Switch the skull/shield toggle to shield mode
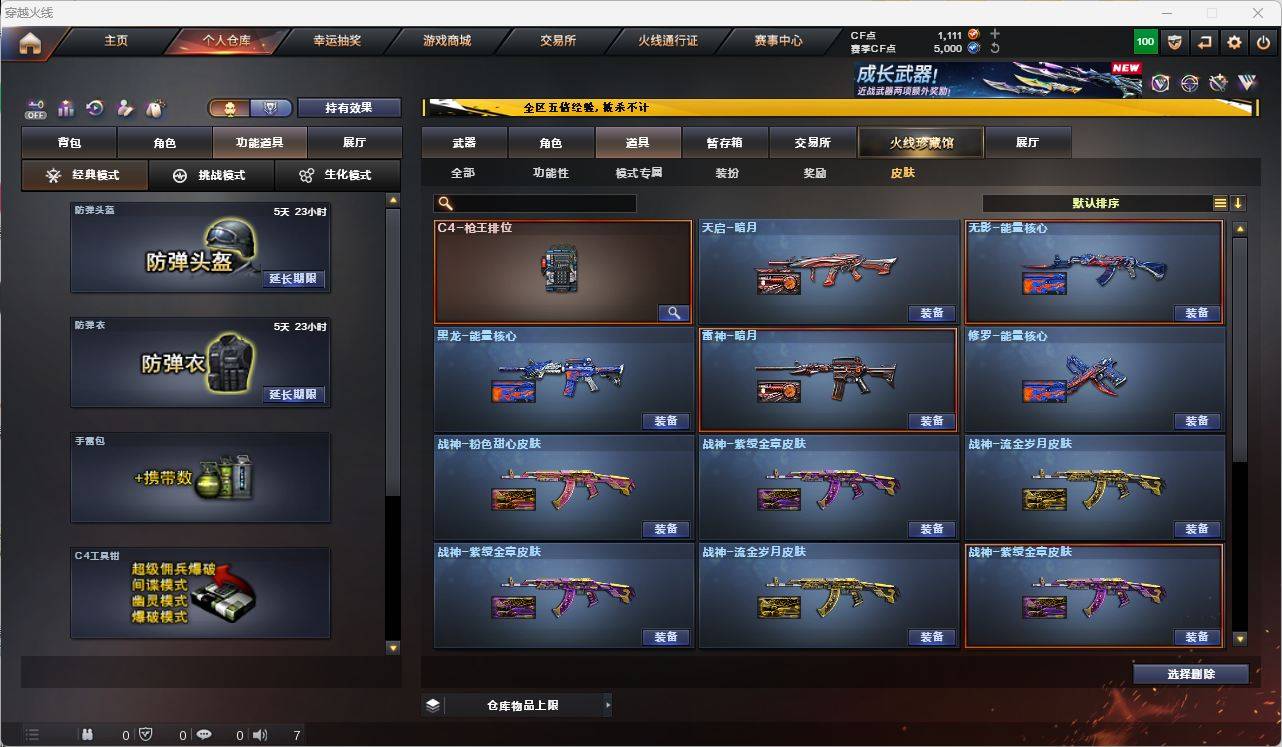Image resolution: width=1282 pixels, height=747 pixels. click(x=270, y=108)
